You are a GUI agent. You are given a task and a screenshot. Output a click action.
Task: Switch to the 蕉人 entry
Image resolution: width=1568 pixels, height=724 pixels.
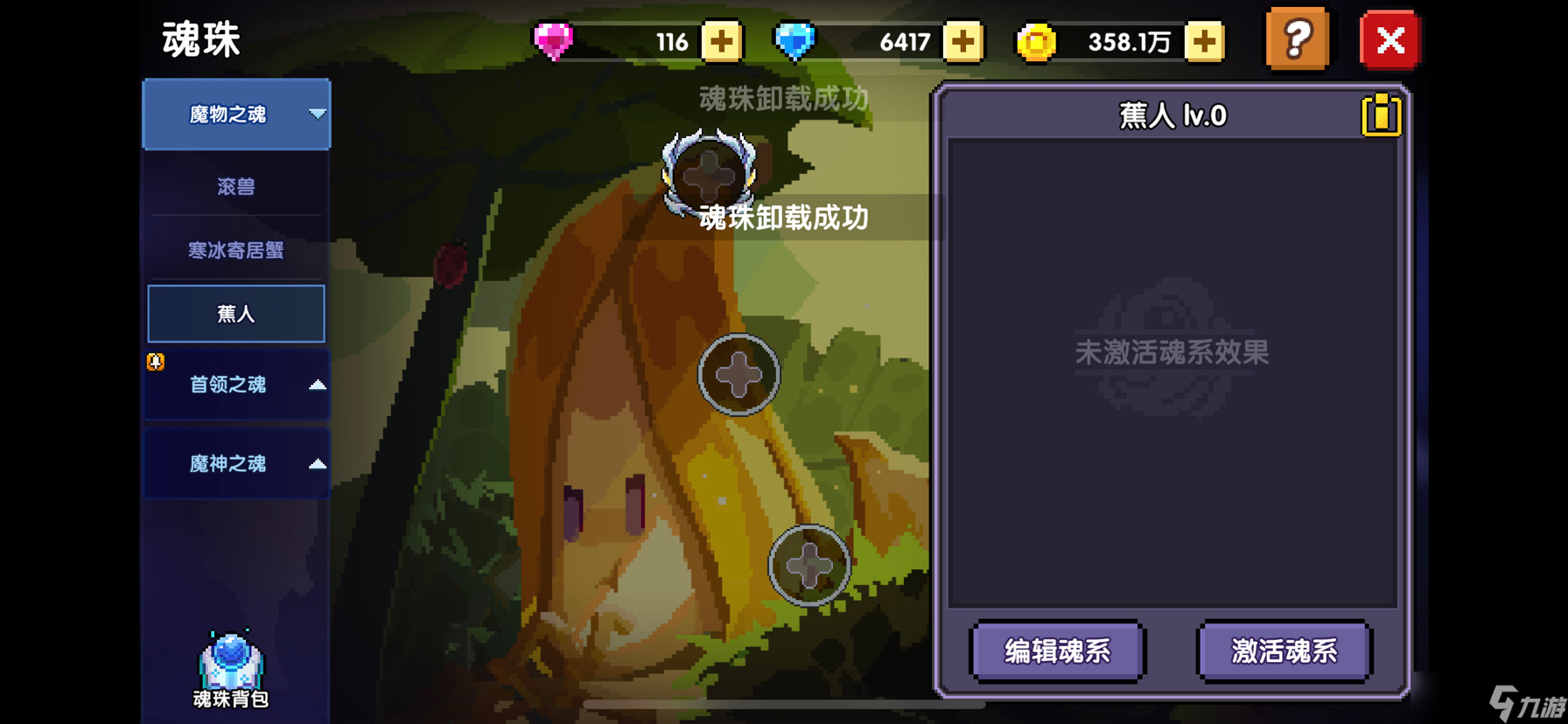tap(236, 313)
